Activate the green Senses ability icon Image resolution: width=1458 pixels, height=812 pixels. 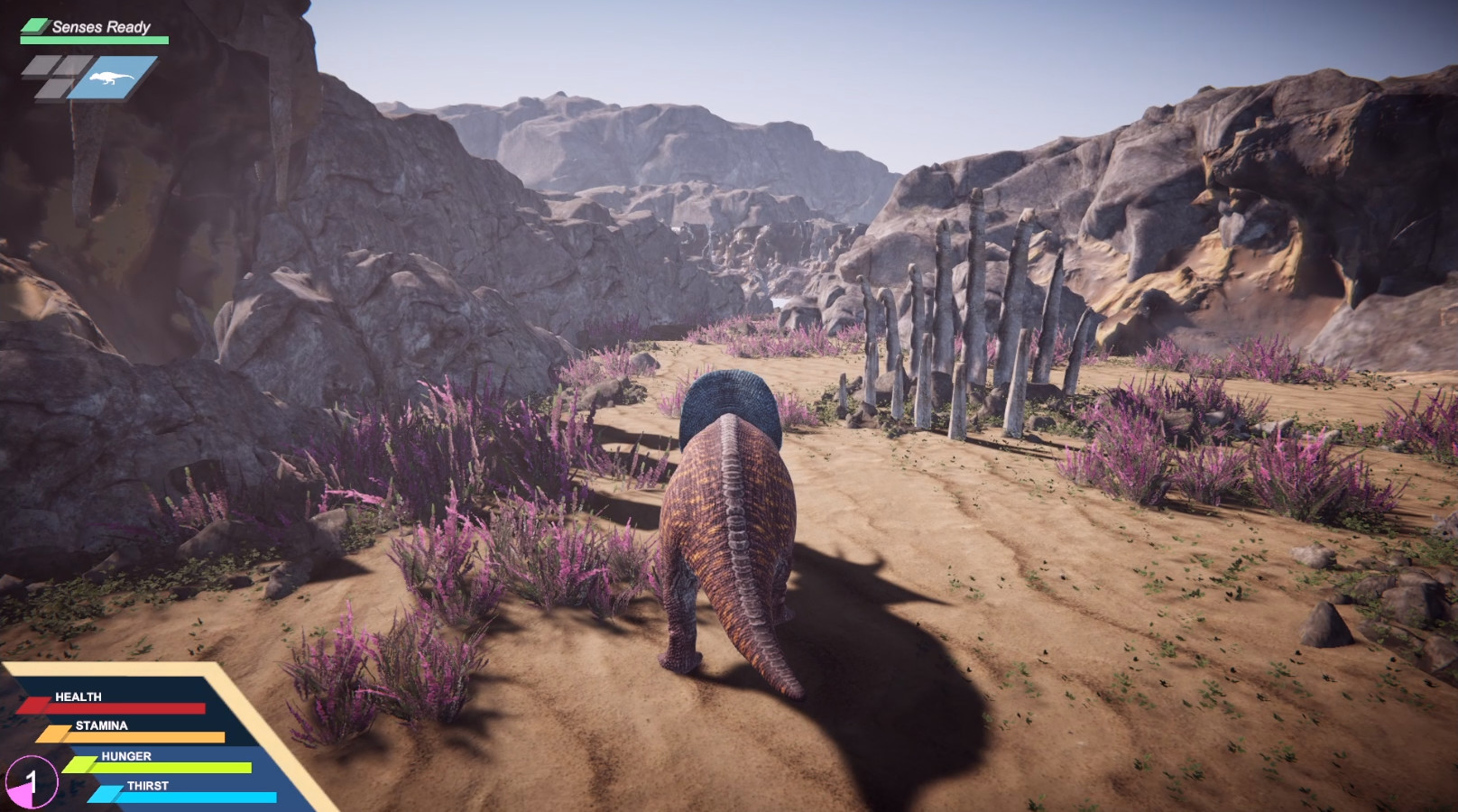[35, 24]
